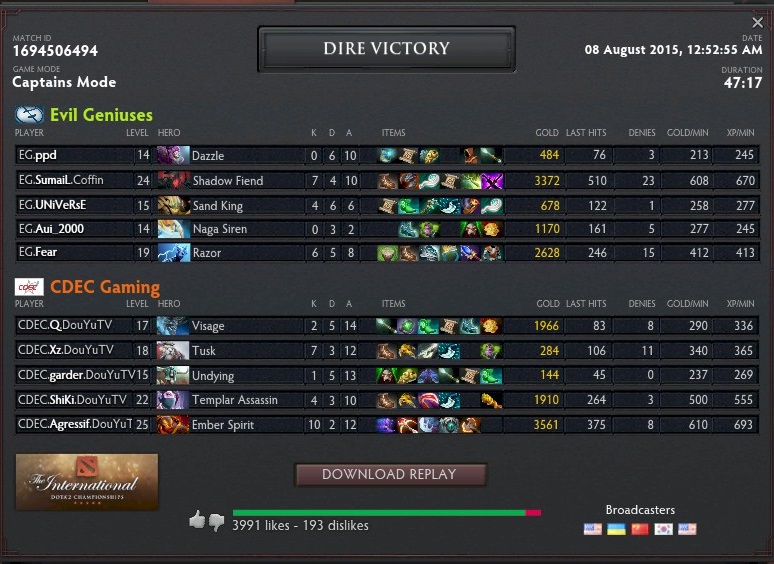Select the Razor hero portrait
774x564 pixels.
173,253
